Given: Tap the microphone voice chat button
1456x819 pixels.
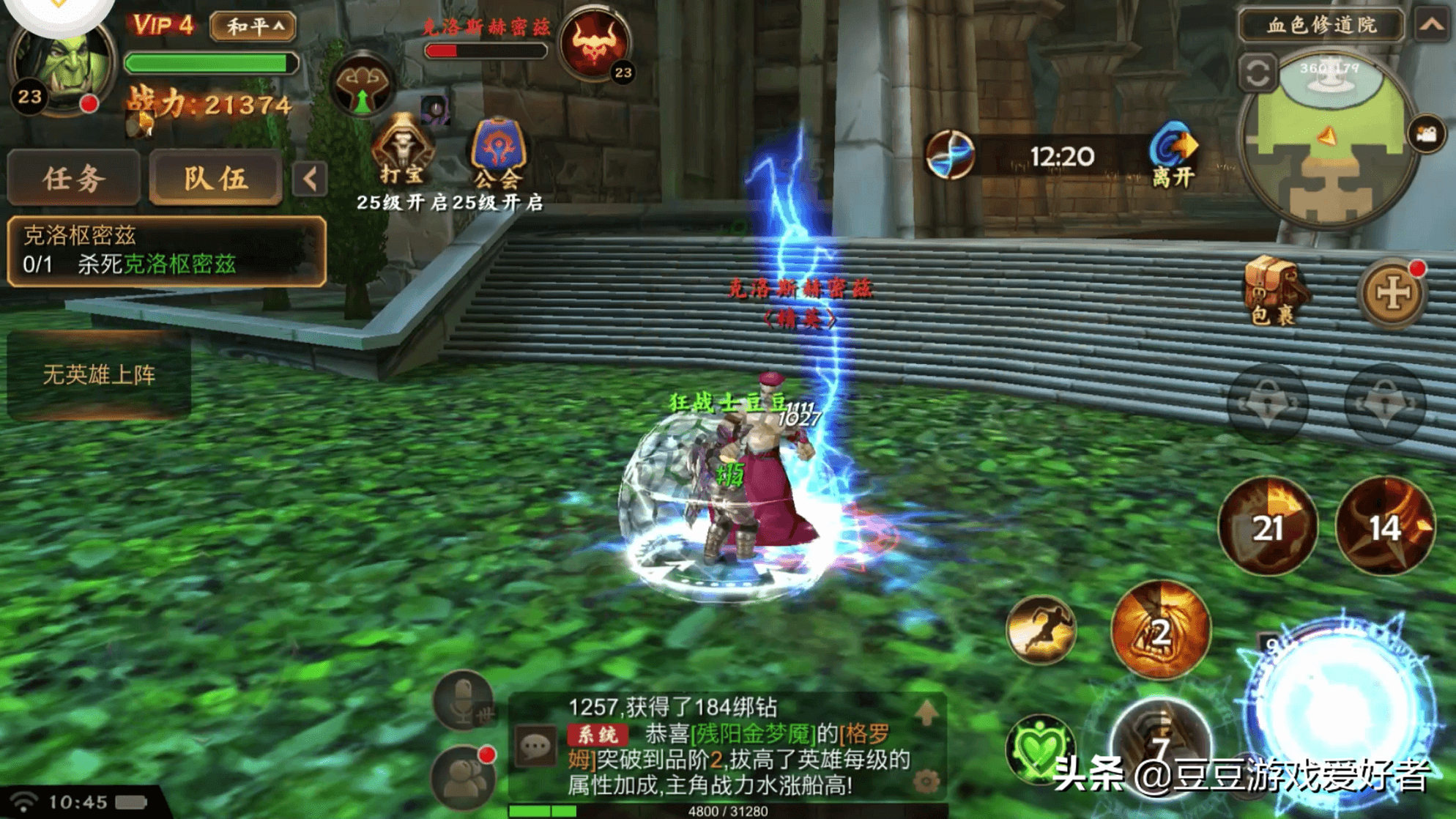Looking at the screenshot, I should pos(463,700).
